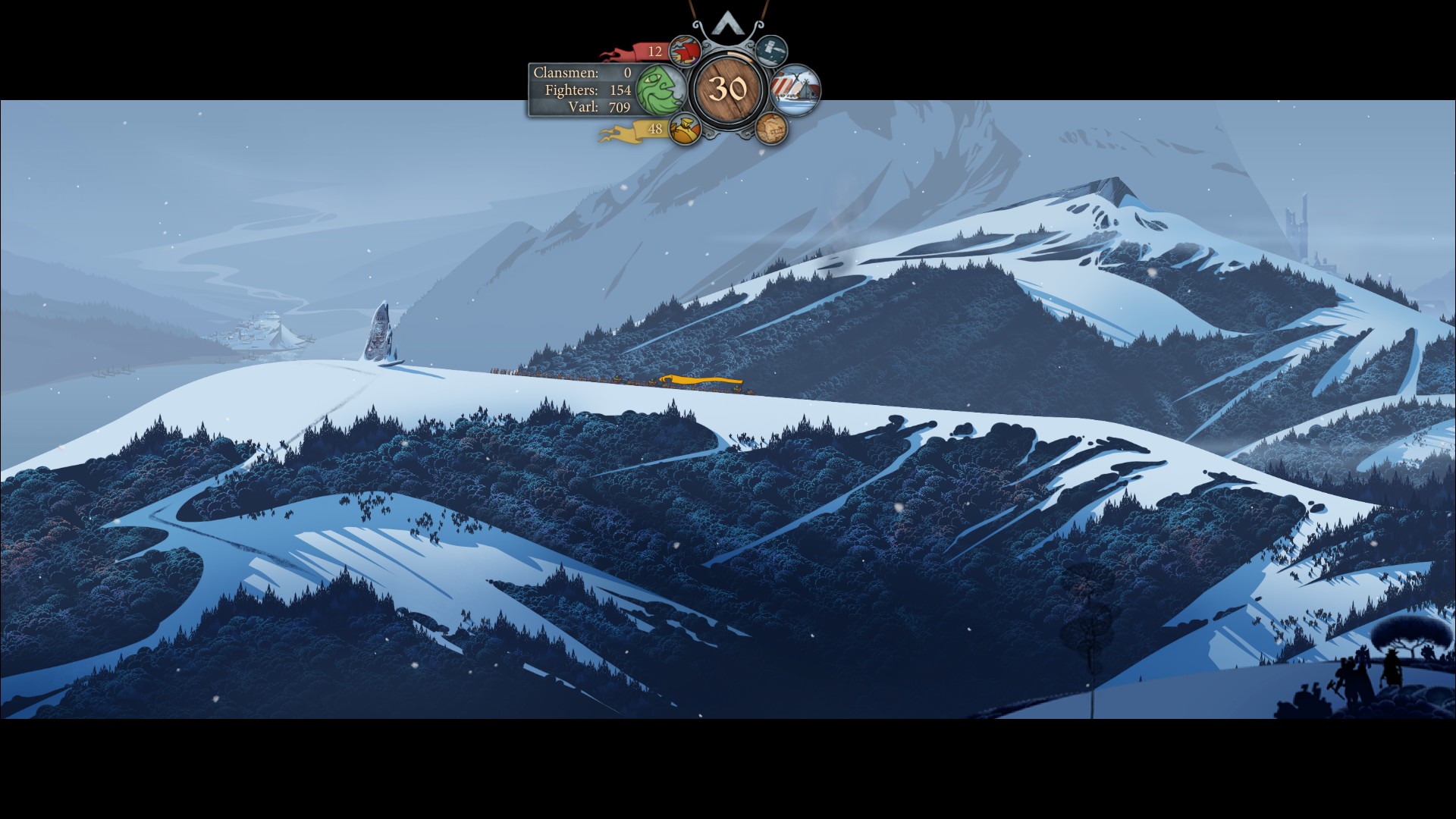Click the supplies sack icon

pos(685,129)
